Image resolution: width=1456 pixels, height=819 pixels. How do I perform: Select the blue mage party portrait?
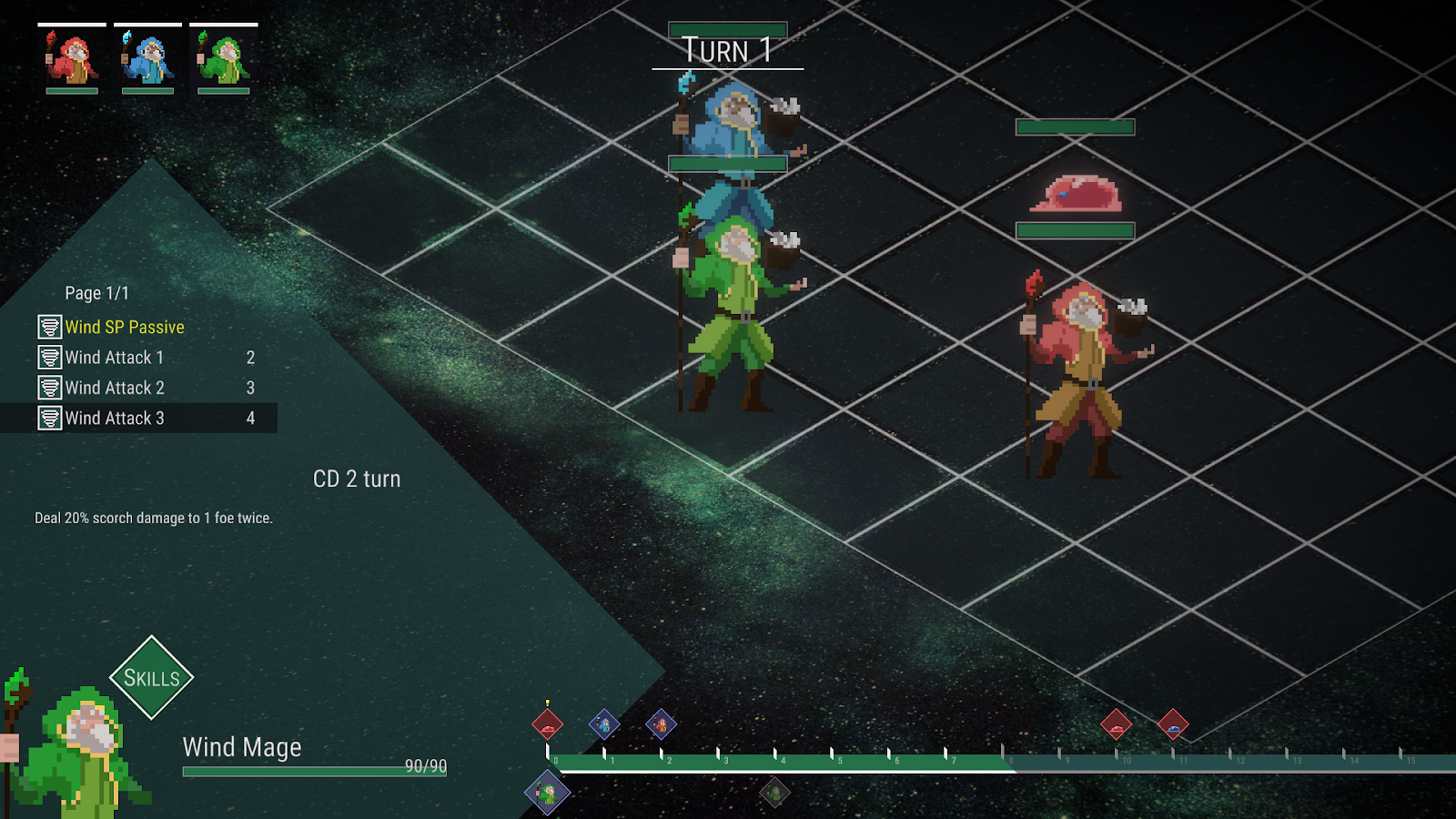(x=147, y=59)
